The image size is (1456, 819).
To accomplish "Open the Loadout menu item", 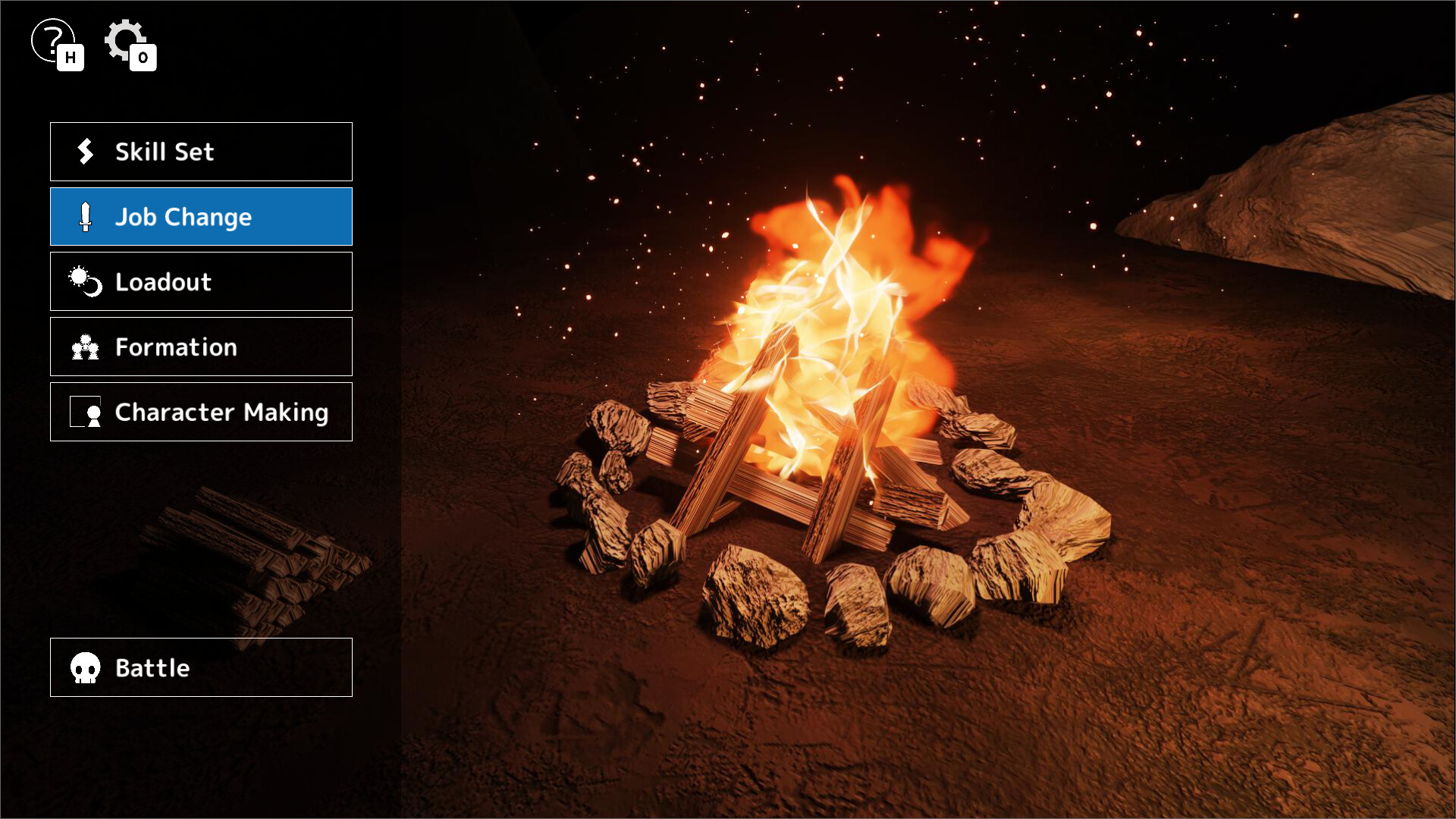I will [x=200, y=281].
